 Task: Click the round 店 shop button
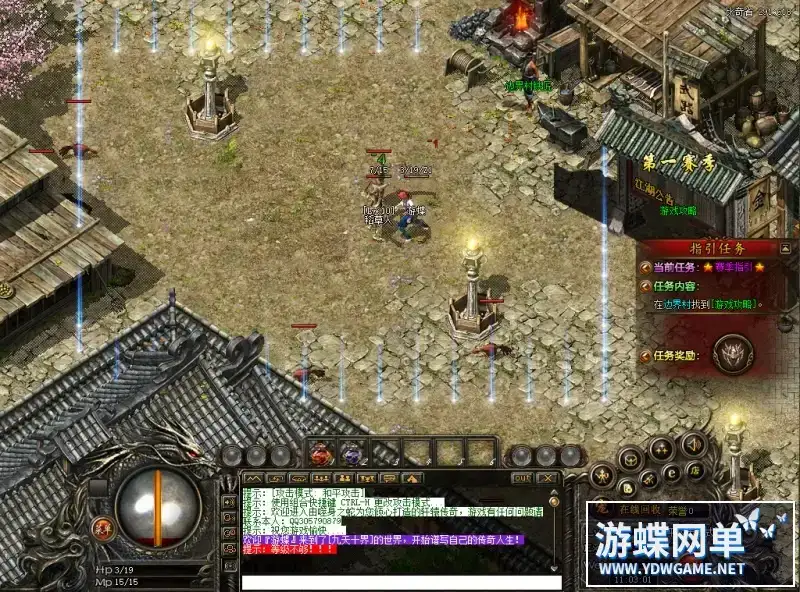[691, 470]
